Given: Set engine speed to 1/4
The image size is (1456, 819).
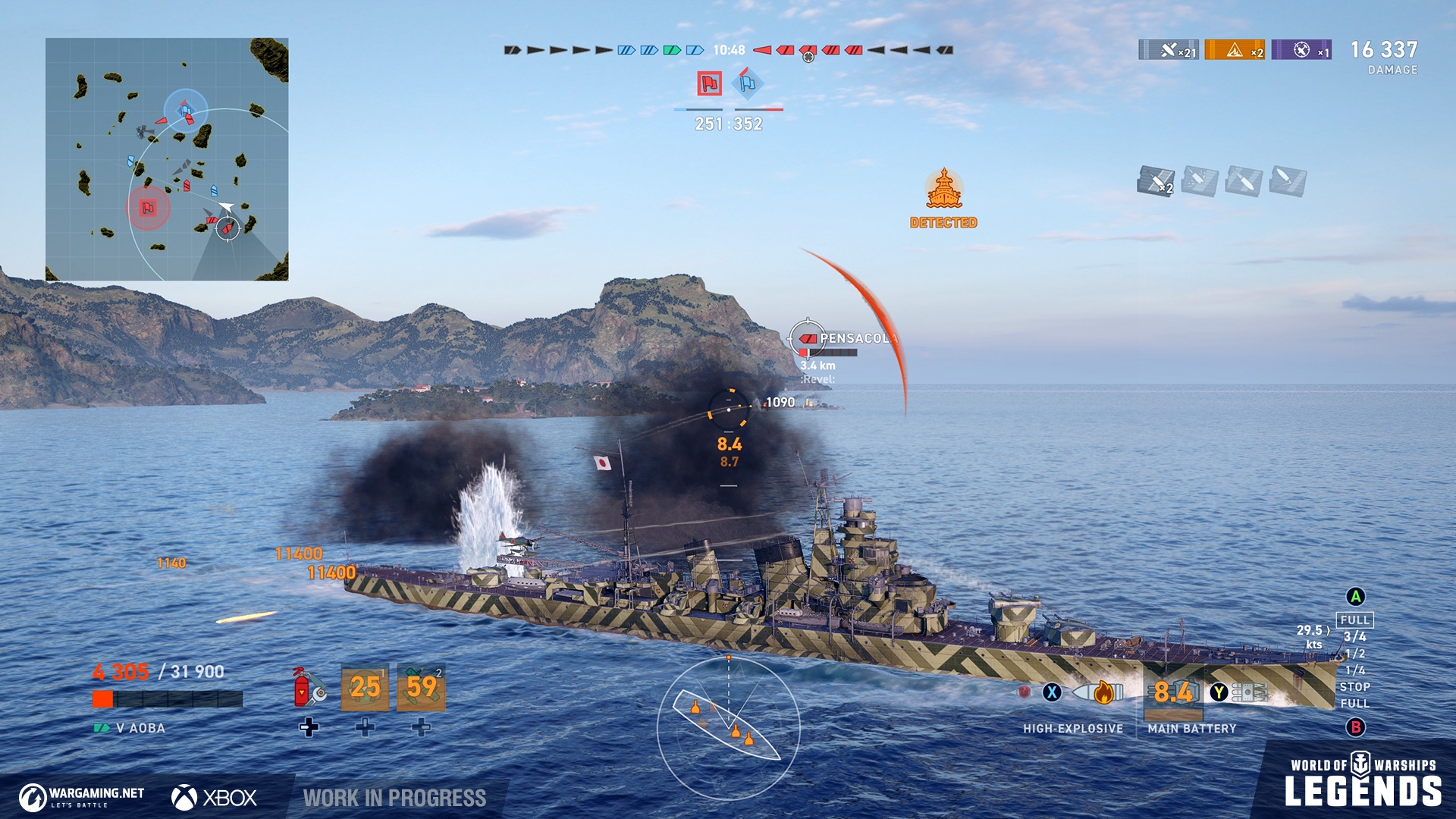Looking at the screenshot, I should tap(1354, 670).
